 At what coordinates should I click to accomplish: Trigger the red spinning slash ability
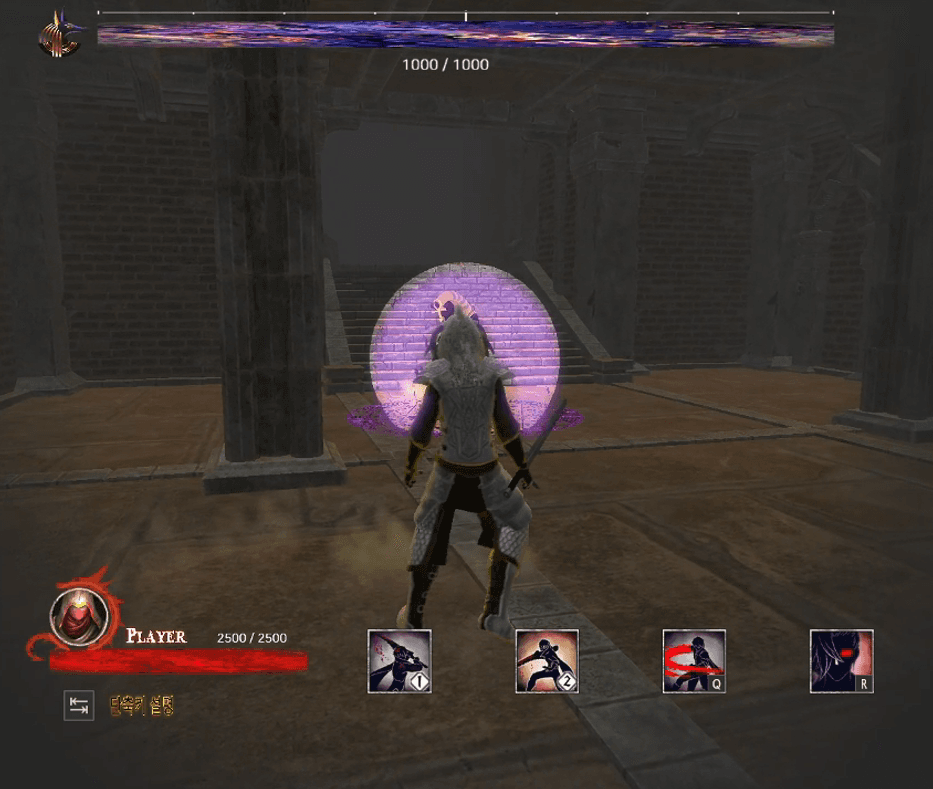pos(694,661)
